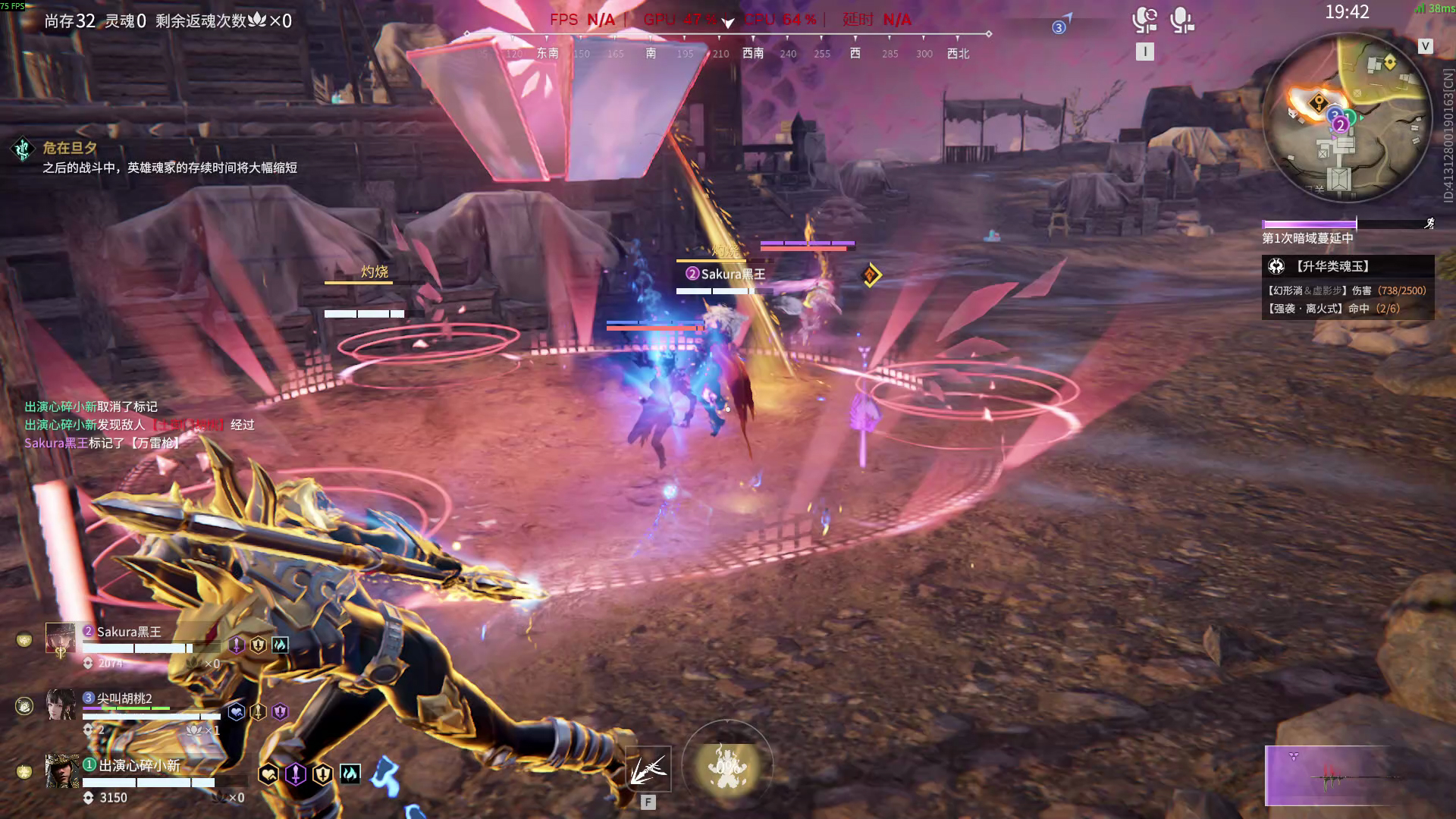
Task: Click the own-row blue flame jade icon
Action: (350, 773)
